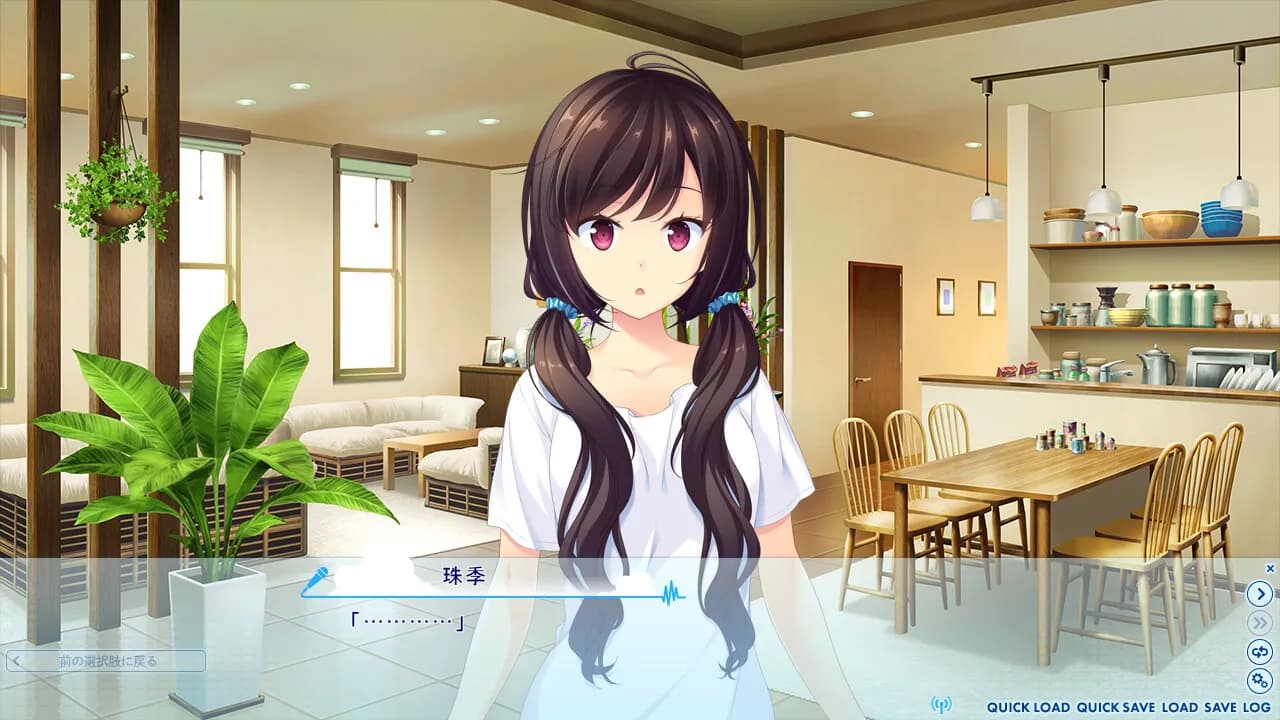Image resolution: width=1280 pixels, height=720 pixels.
Task: Click the broadcast antenna icon beside QUICK LOAD
Action: (942, 704)
